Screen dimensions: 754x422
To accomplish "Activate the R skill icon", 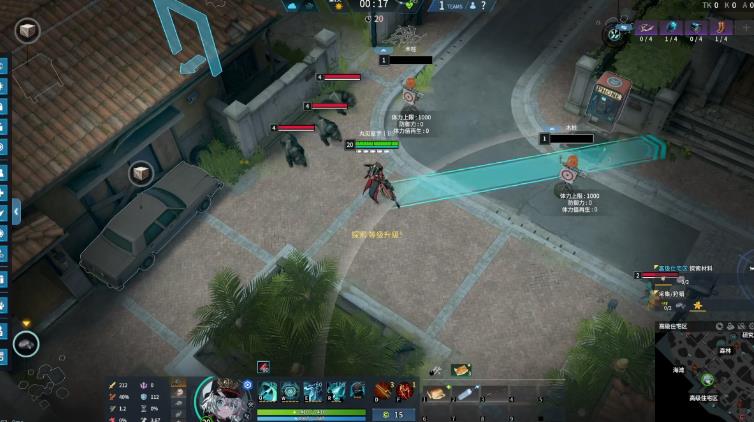I will point(336,391).
